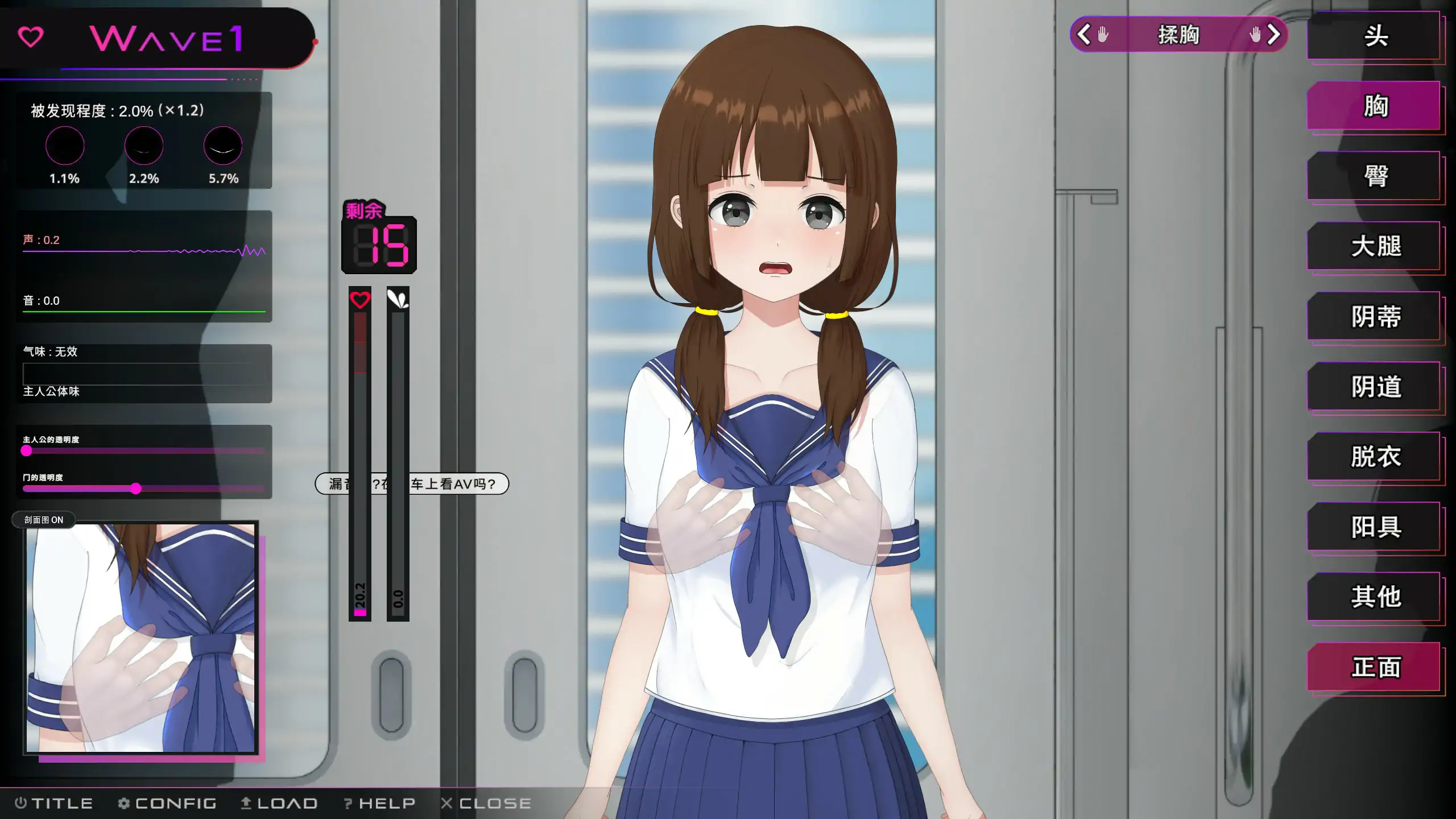This screenshot has height=819, width=1456.
Task: Click the upload arrow icon beside LOAD
Action: [x=246, y=803]
